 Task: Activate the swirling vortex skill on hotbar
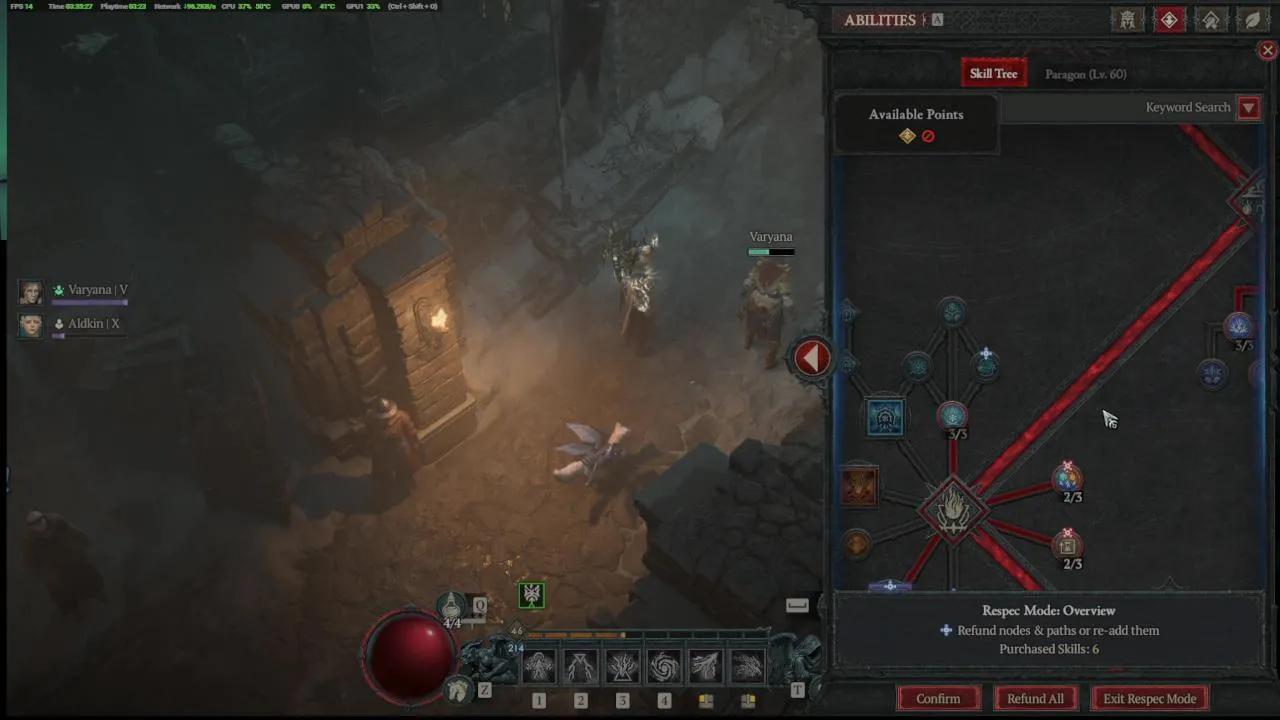pyautogui.click(x=663, y=666)
